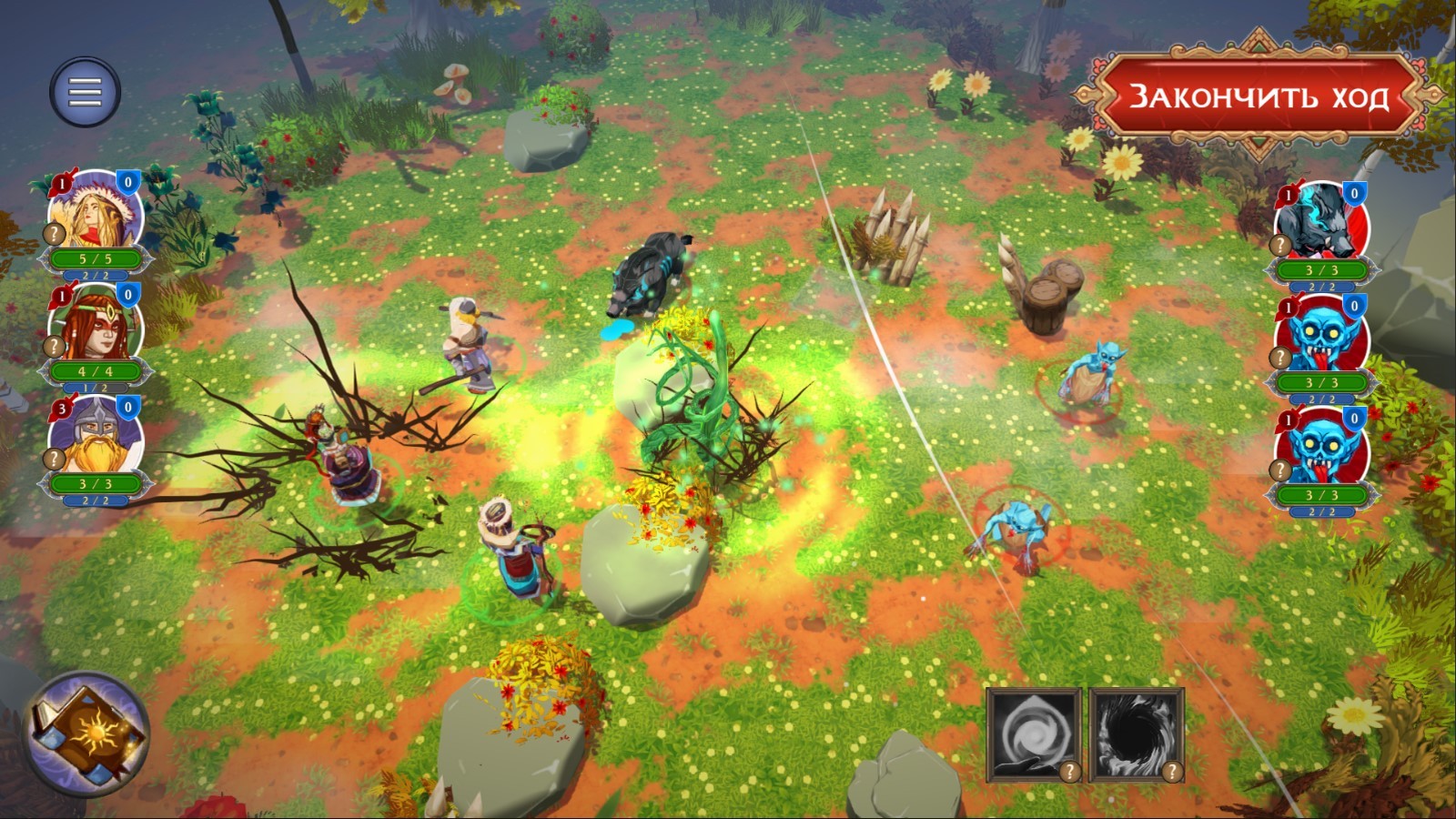
Task: Click the question badge on the blonde heroine portrait
Action: 55,234
